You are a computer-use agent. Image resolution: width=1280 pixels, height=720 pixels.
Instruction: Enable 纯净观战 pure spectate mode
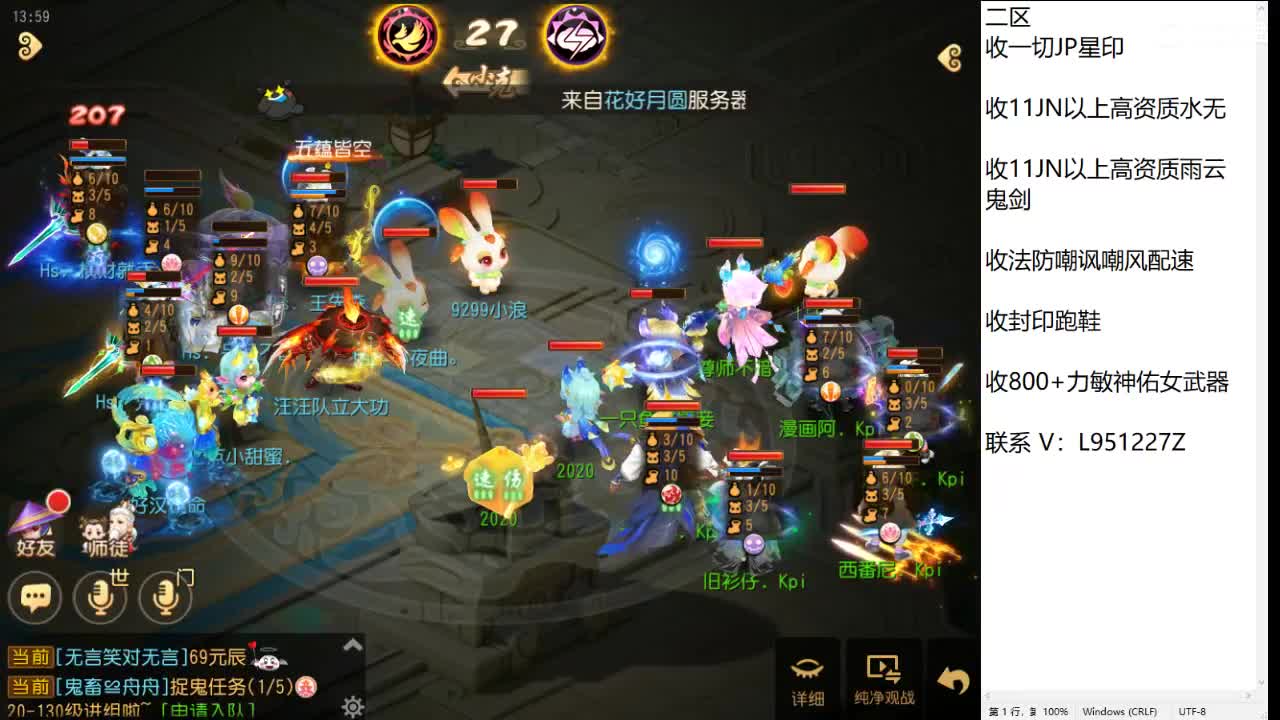click(x=884, y=678)
